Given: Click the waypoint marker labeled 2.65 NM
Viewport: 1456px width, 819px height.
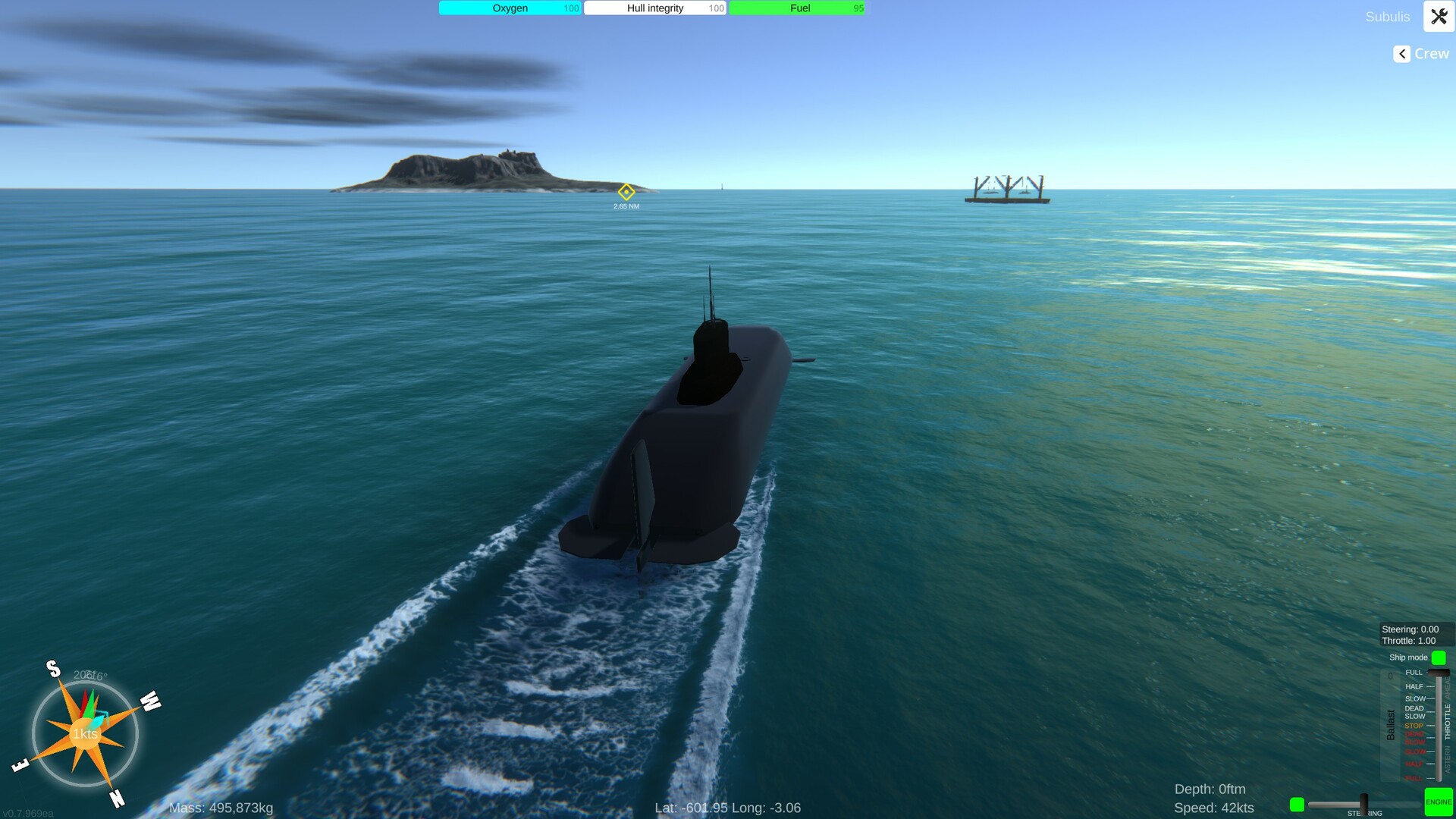Looking at the screenshot, I should [x=626, y=193].
